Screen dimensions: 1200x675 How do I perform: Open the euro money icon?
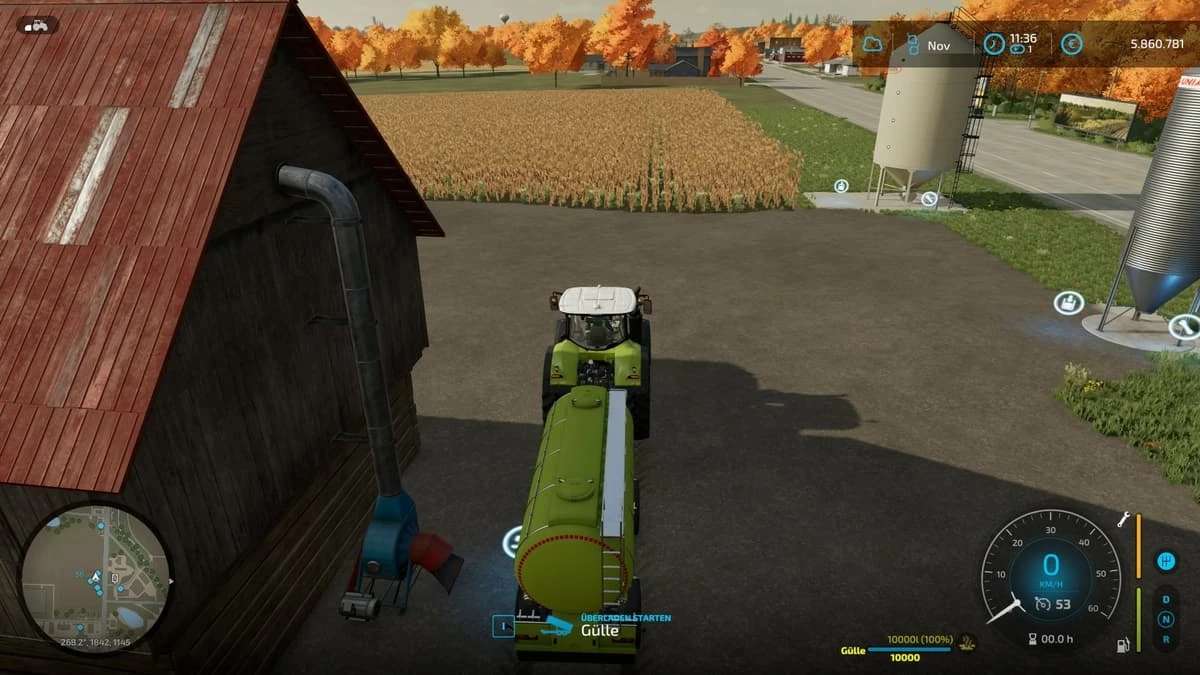coord(1071,44)
